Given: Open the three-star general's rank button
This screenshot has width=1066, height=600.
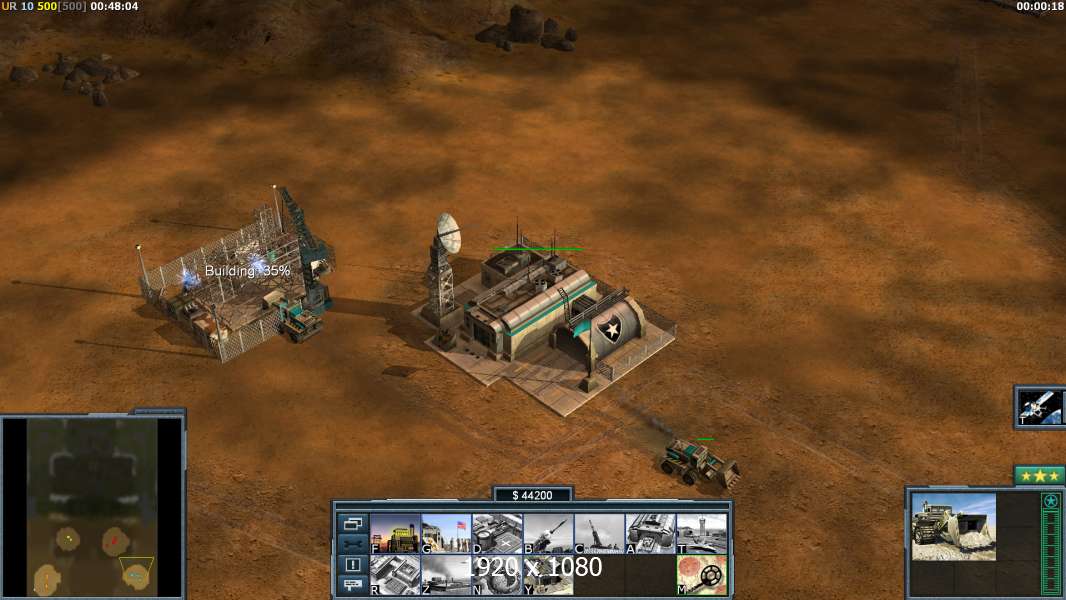Looking at the screenshot, I should point(1039,476).
